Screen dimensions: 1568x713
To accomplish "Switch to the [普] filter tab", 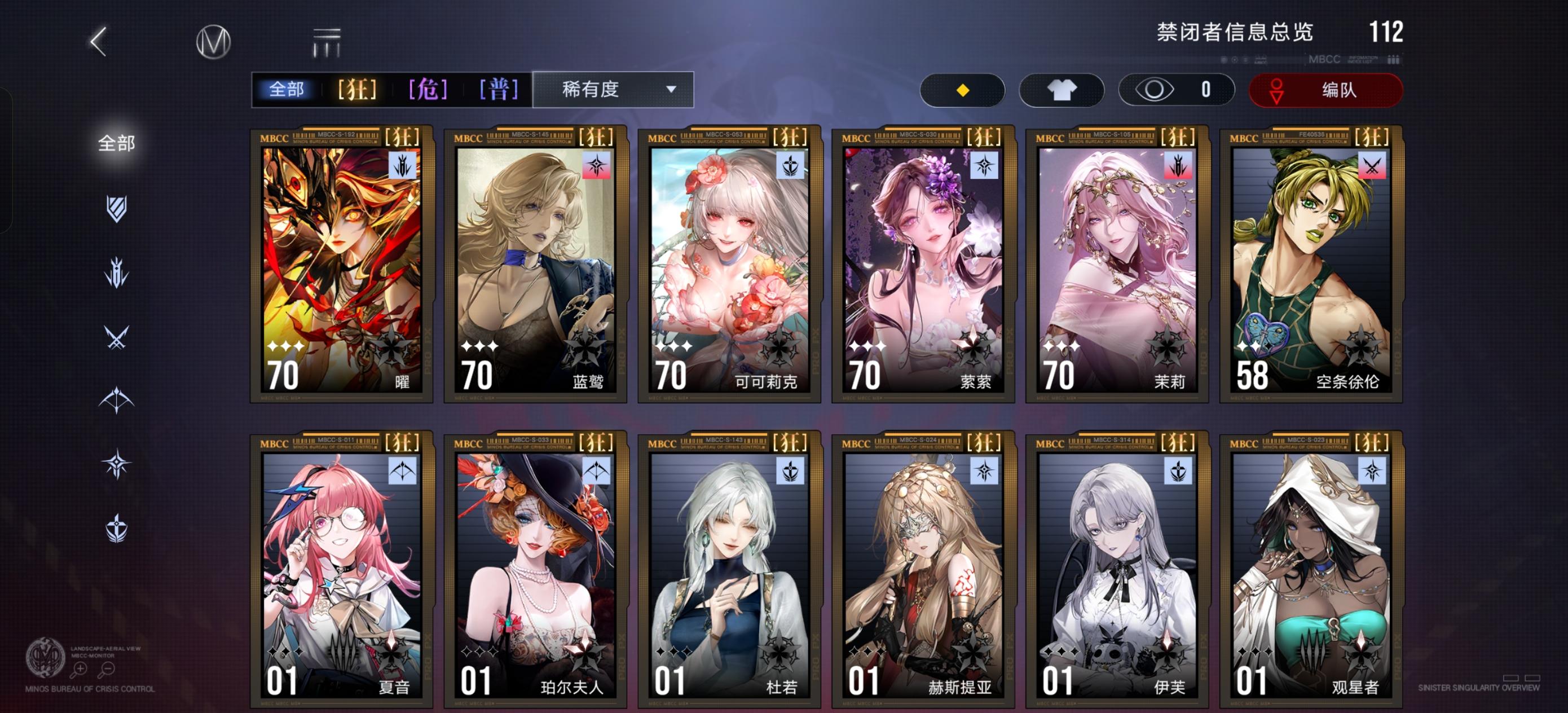I will pyautogui.click(x=497, y=90).
